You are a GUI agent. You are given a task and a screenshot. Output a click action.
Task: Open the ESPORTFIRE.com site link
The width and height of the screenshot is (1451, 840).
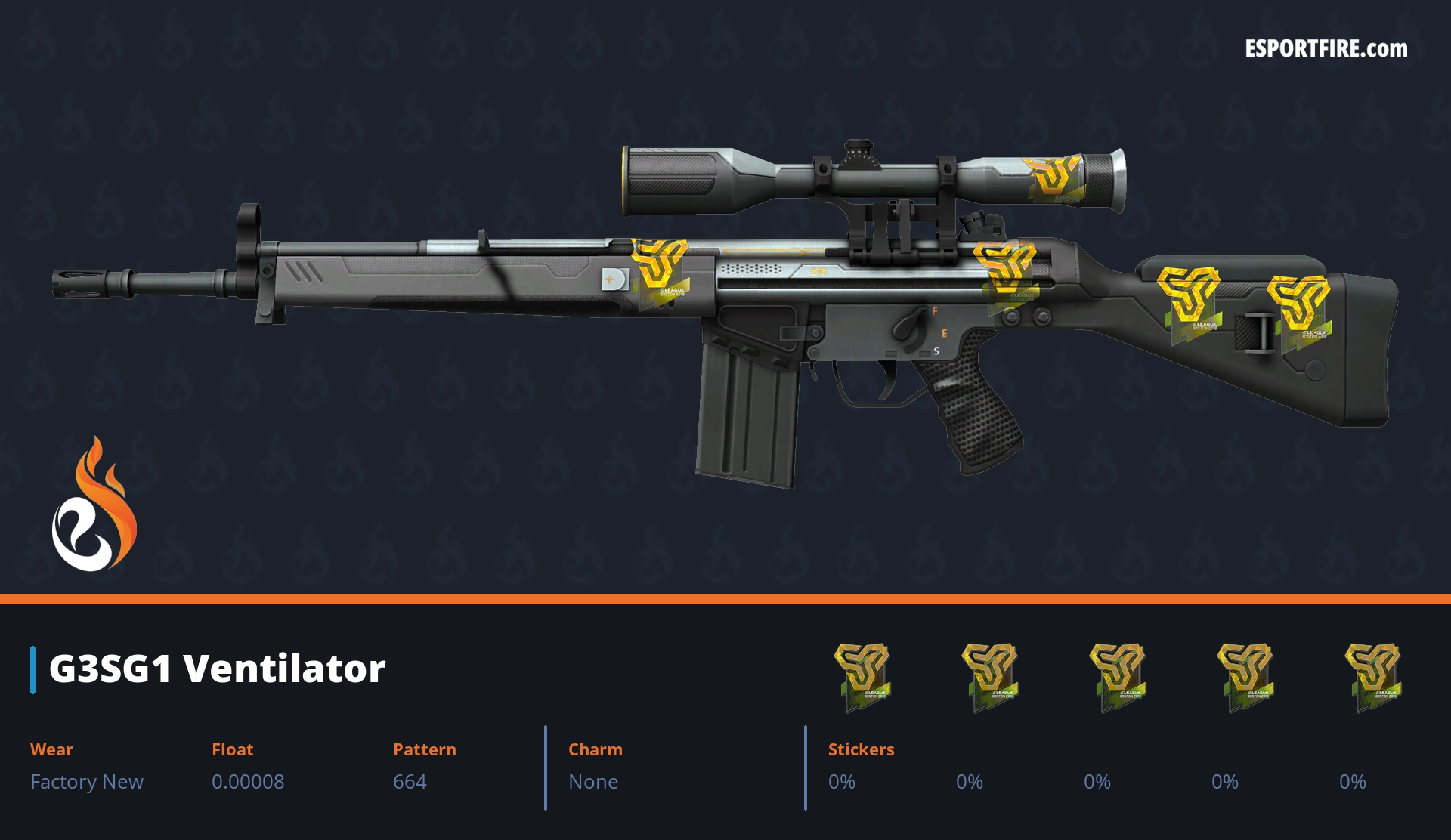click(1326, 49)
